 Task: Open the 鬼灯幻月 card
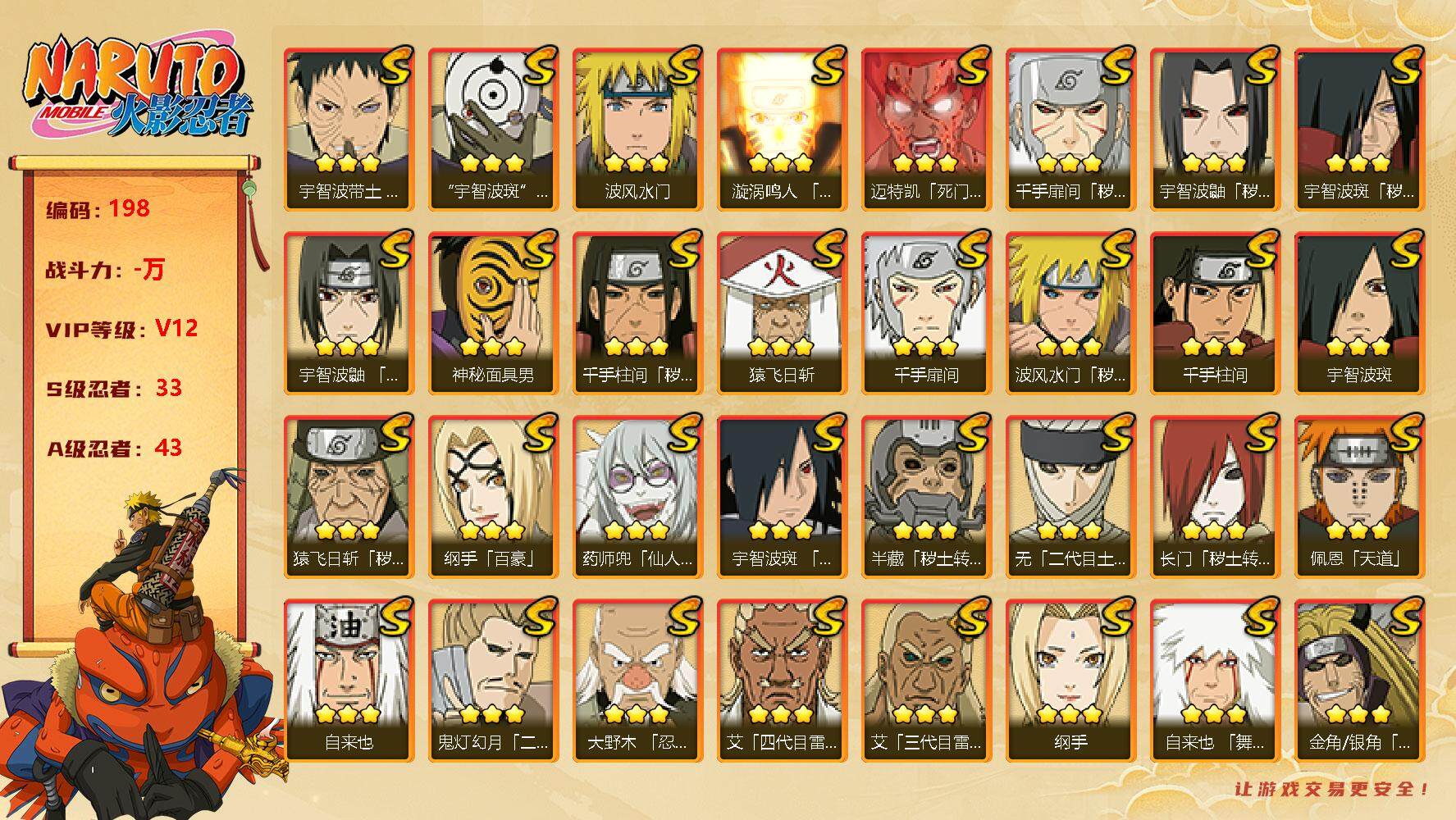[493, 679]
